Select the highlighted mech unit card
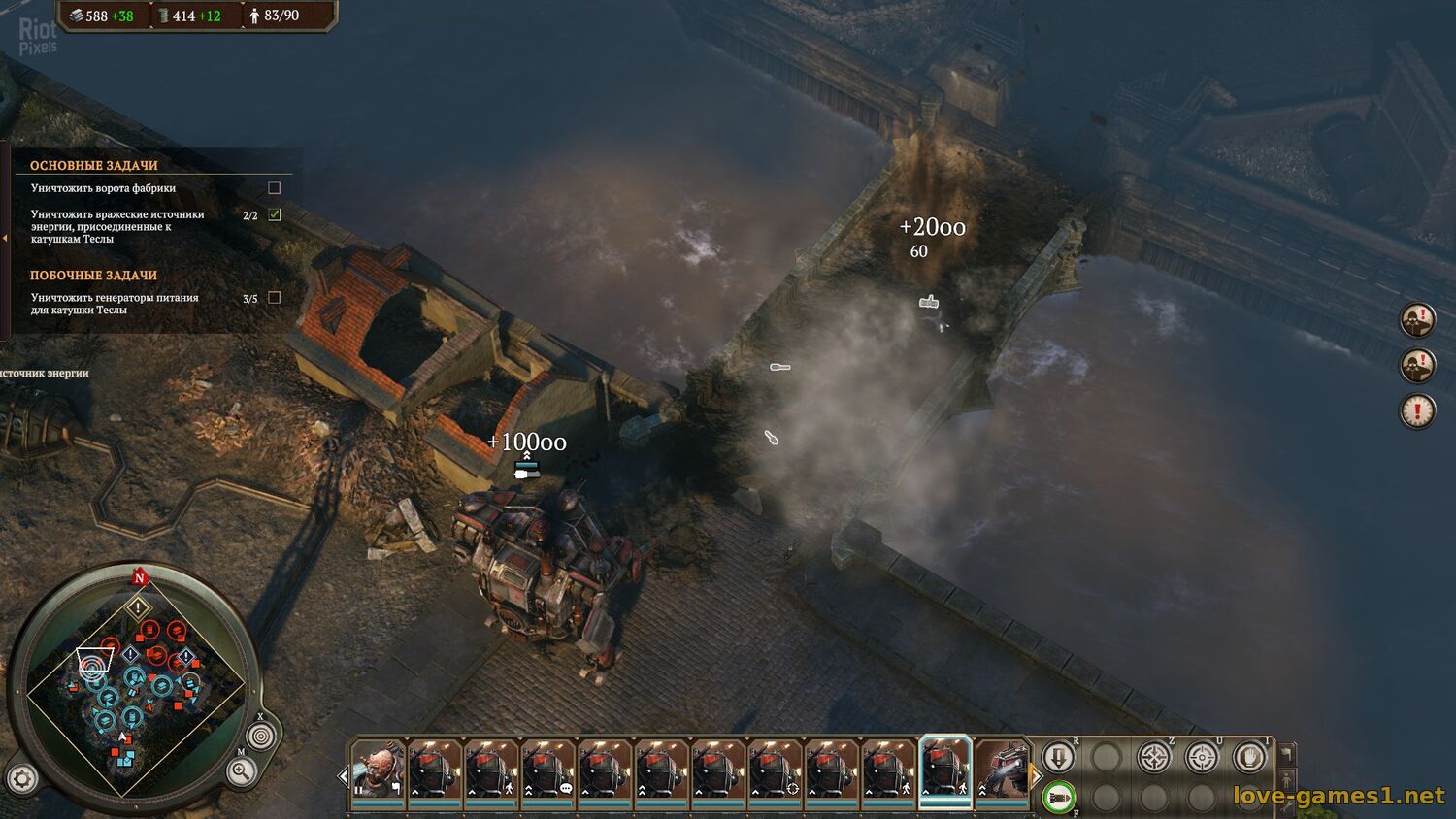Screen dimensions: 1456x819 coord(944,770)
